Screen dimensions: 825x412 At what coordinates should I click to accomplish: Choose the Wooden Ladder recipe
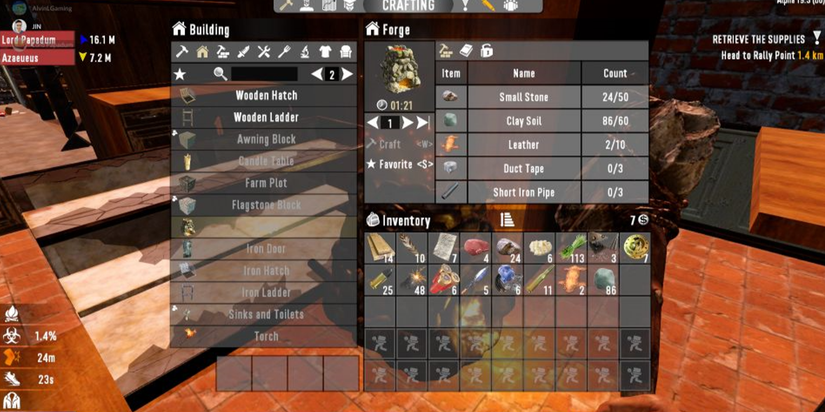266,118
